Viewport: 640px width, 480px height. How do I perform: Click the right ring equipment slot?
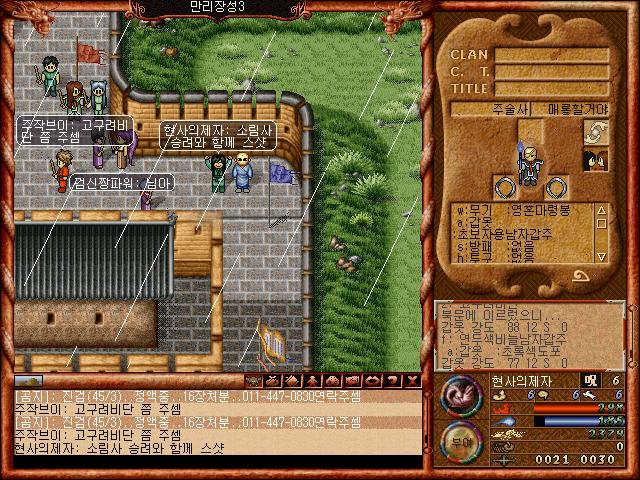557,186
